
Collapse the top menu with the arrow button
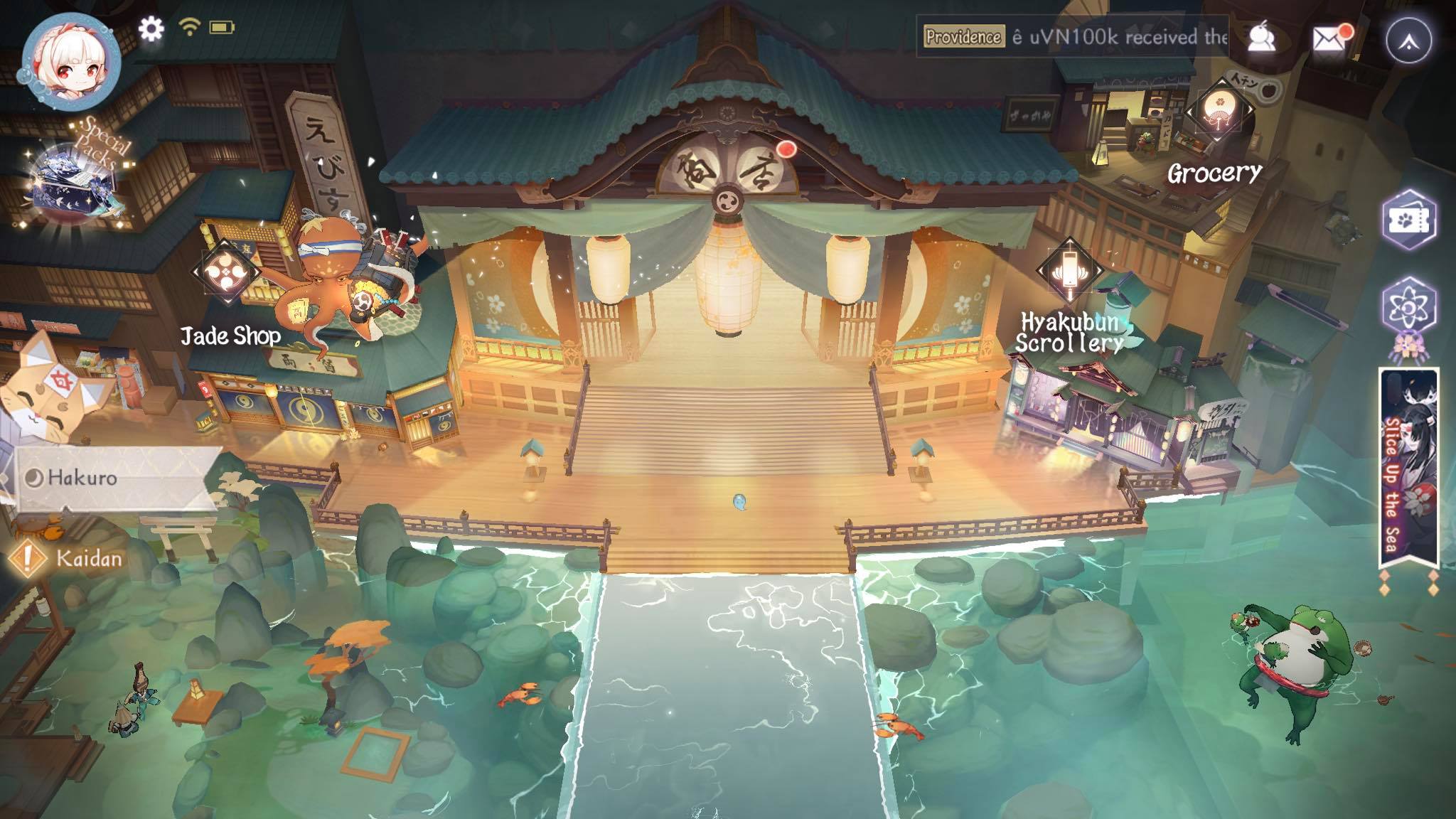coord(1409,41)
